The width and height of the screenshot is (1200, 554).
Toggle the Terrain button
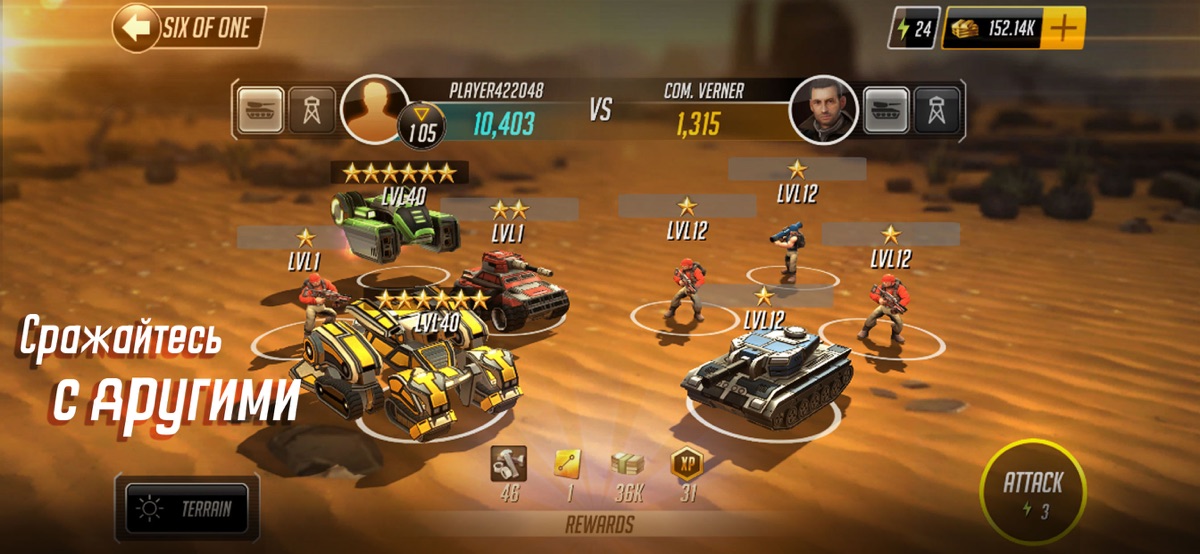tap(188, 509)
